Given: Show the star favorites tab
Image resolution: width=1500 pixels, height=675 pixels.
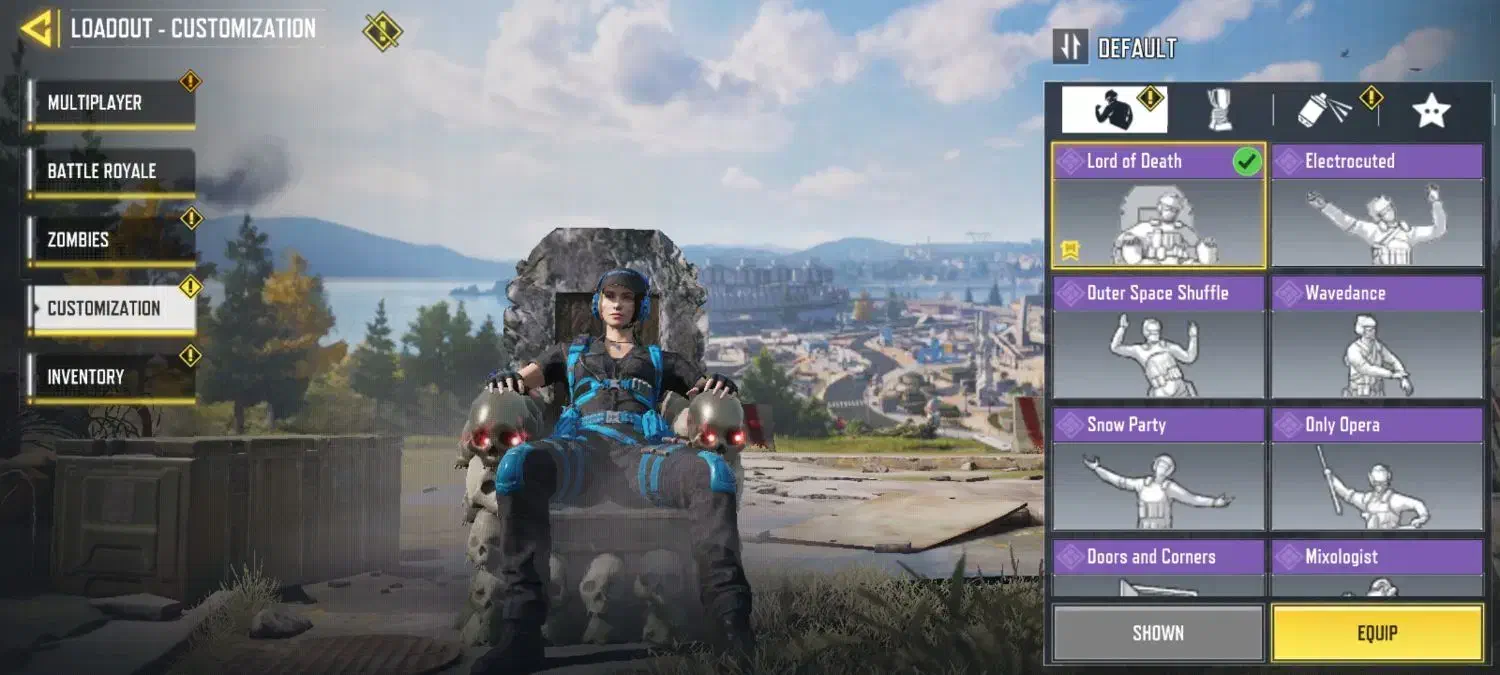Looking at the screenshot, I should tap(1431, 110).
